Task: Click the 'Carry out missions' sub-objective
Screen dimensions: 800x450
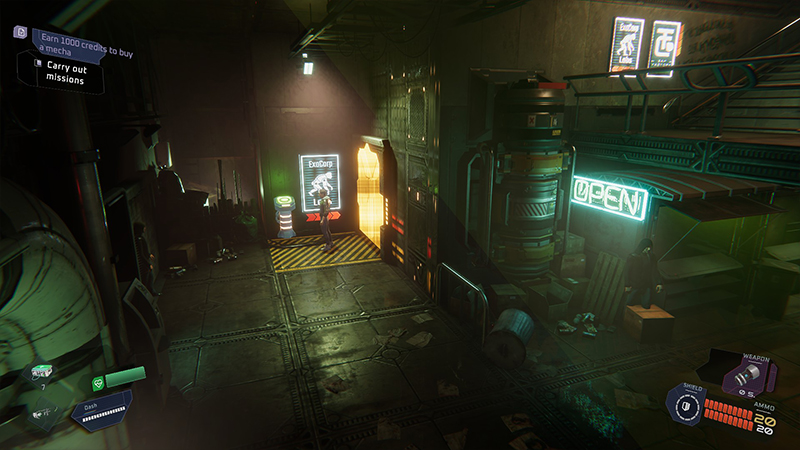Action: point(63,73)
